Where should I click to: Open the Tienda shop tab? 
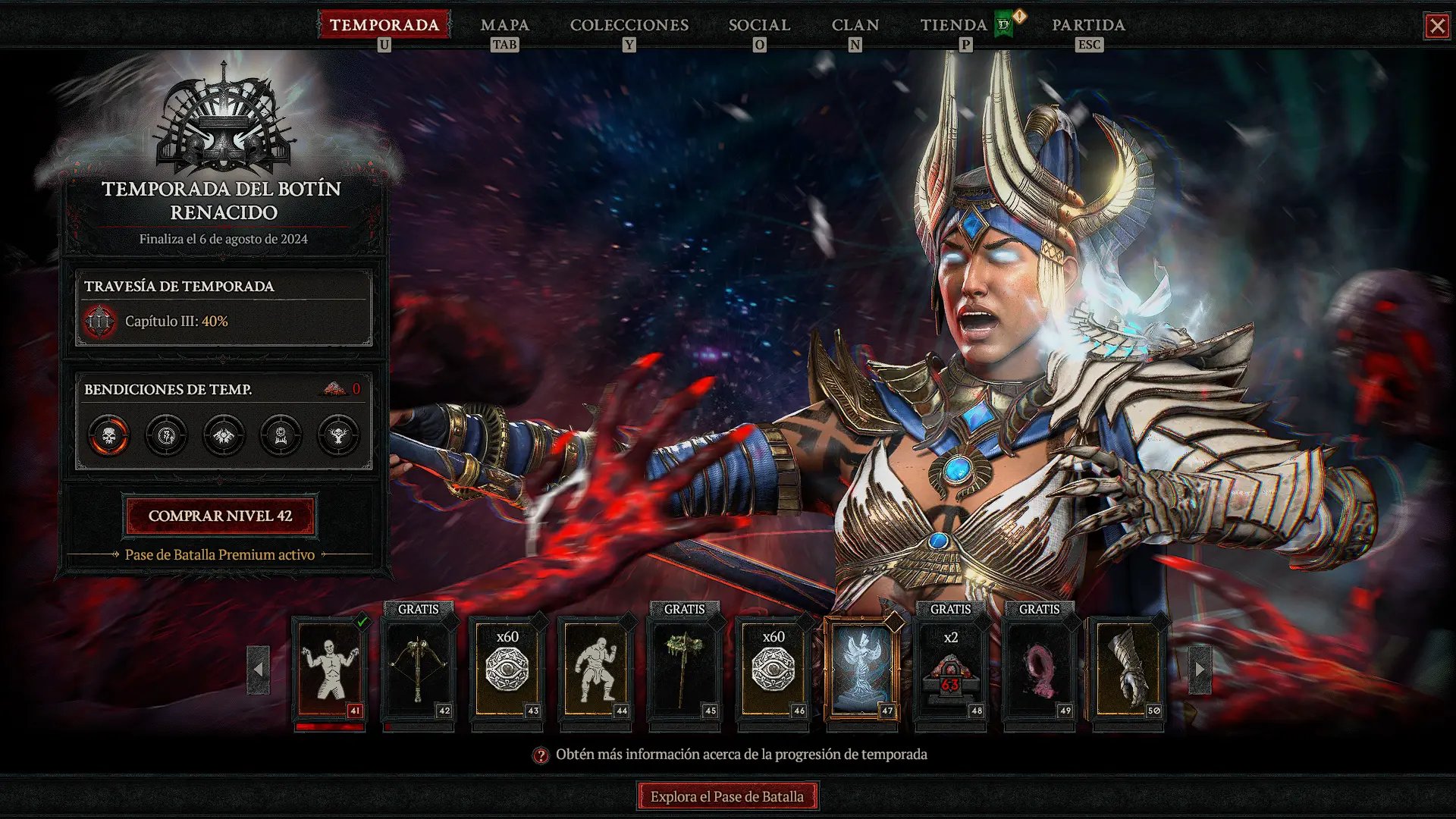953,25
